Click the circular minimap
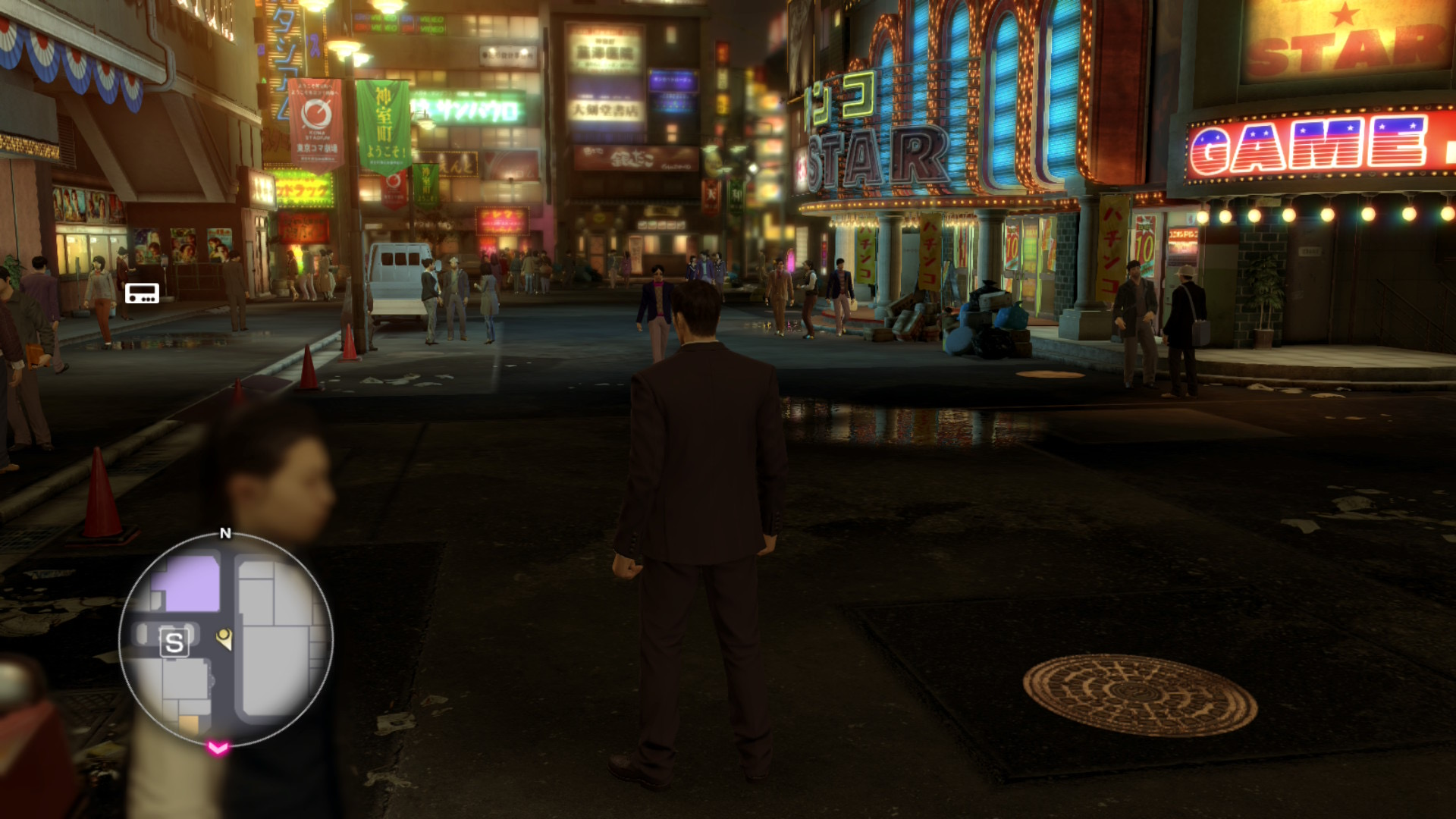The width and height of the screenshot is (1456, 819). [226, 639]
